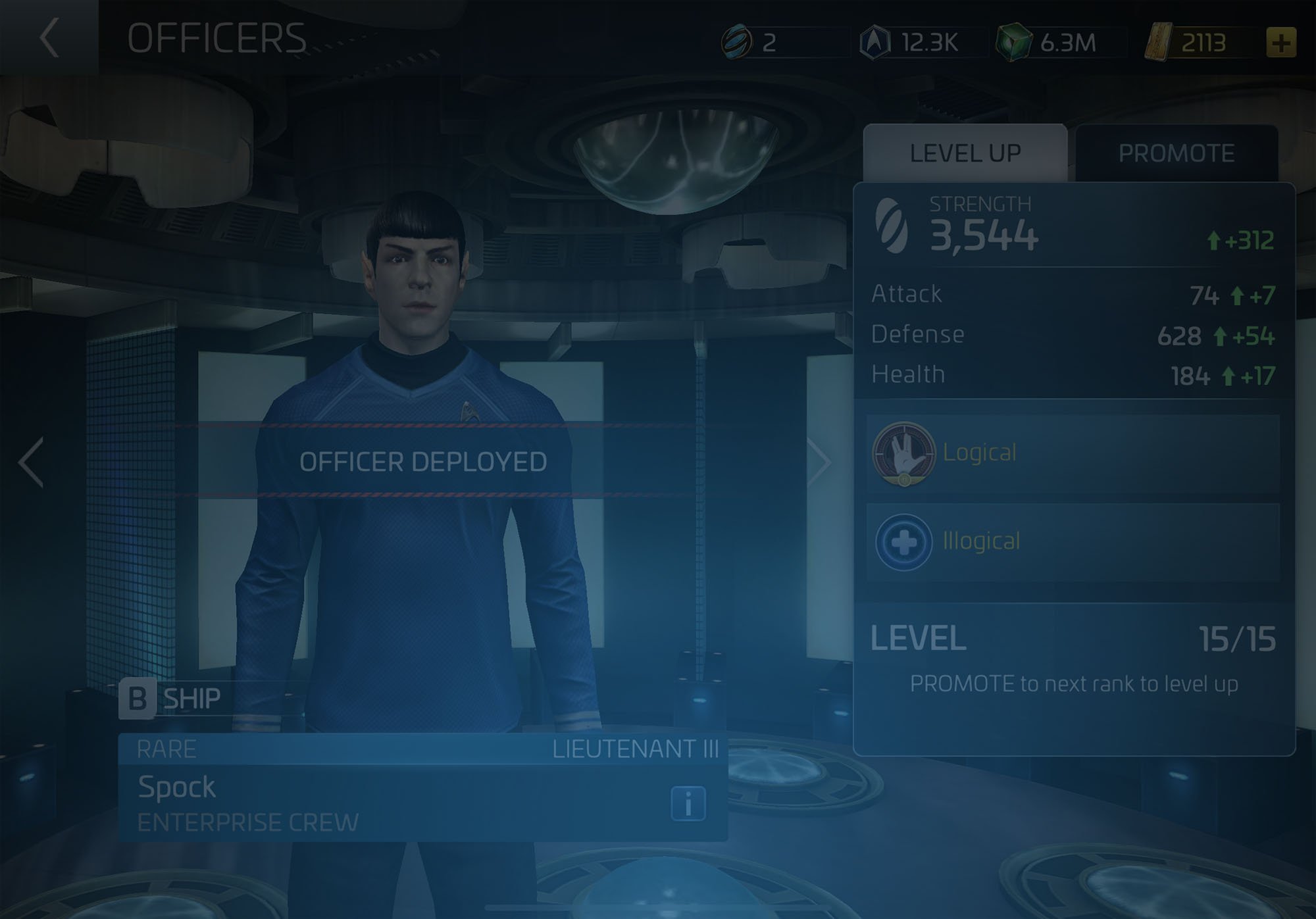The width and height of the screenshot is (1316, 919).
Task: Click the B Ship assignment badge
Action: tap(140, 698)
